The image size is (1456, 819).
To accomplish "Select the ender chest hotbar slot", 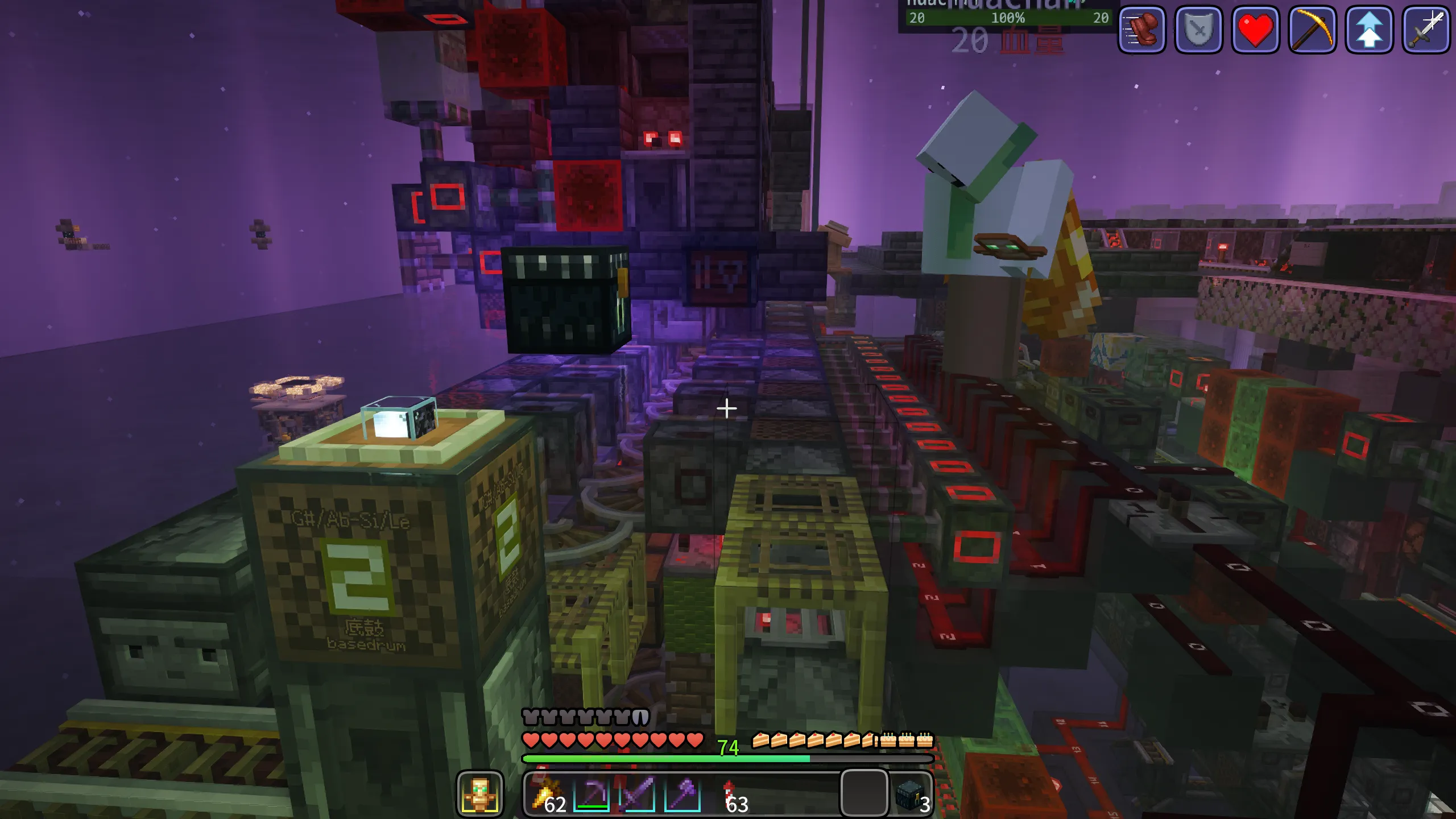I will pos(910,793).
